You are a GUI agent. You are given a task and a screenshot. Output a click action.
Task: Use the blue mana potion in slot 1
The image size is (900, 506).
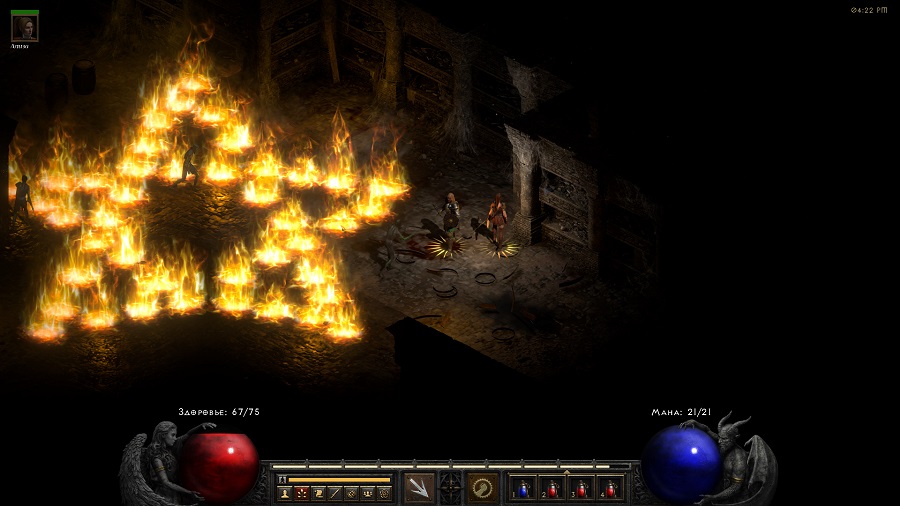(x=524, y=488)
